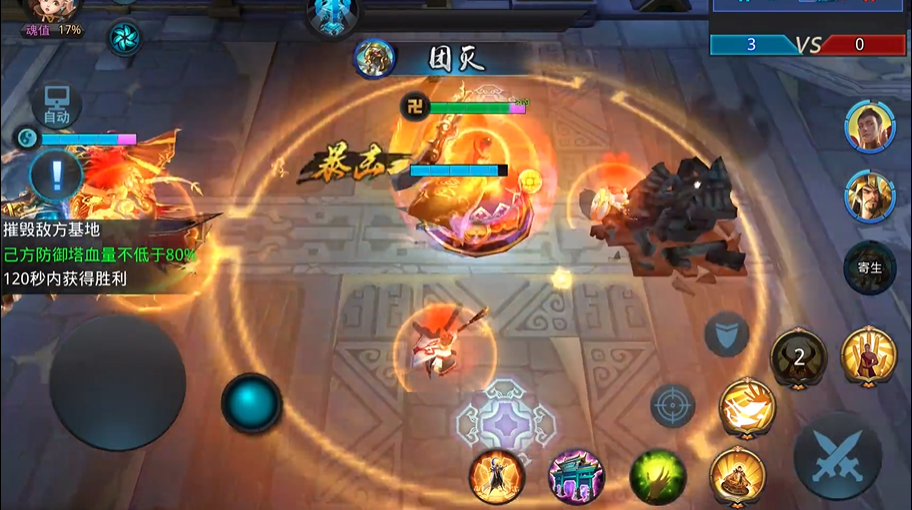Tap the blue exclamation mark objective button
912x510 pixels.
click(x=56, y=174)
